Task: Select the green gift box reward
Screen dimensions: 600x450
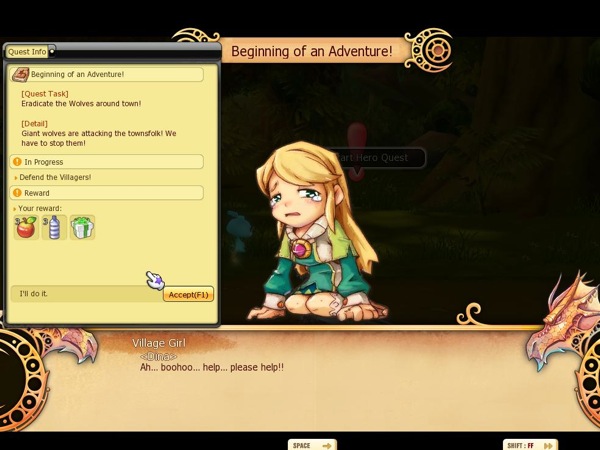Action: point(82,228)
